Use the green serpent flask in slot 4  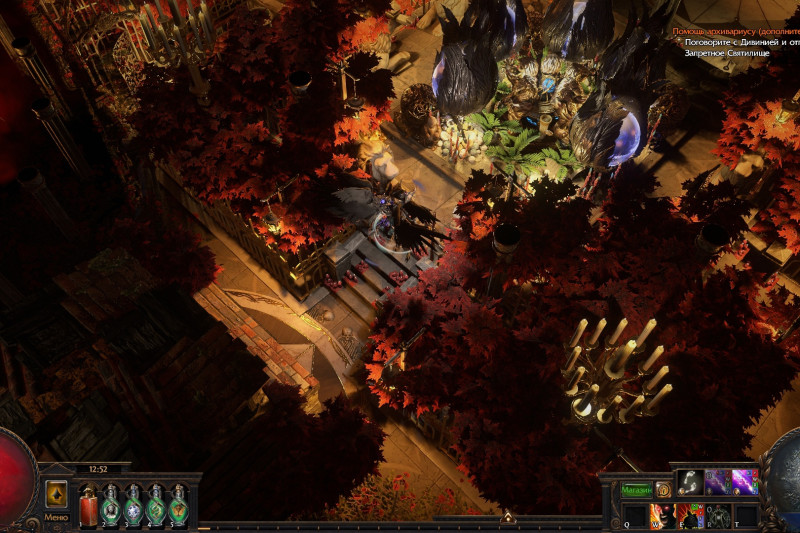pyautogui.click(x=156, y=504)
